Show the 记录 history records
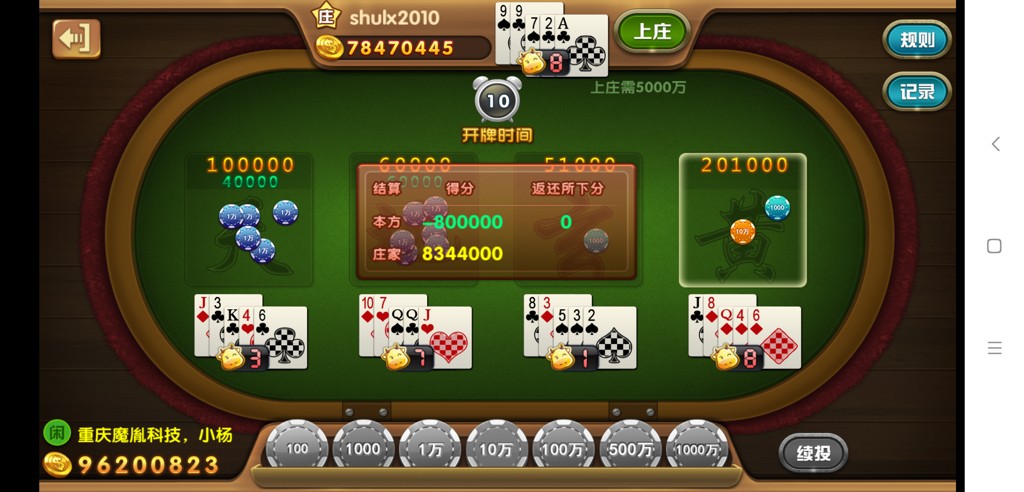The image size is (1024, 492). coord(916,92)
